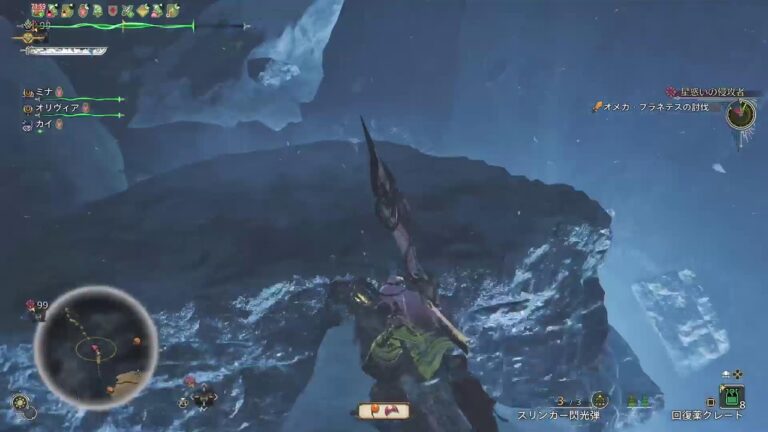Select party member オリヴィア in the list
This screenshot has width=768, height=432.
point(57,107)
